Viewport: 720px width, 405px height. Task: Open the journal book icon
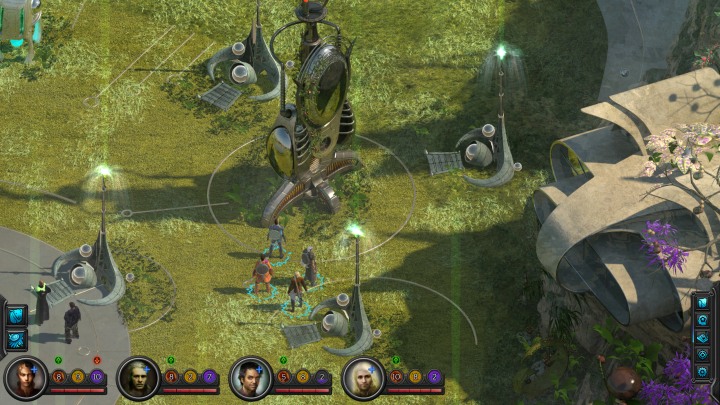[702, 303]
